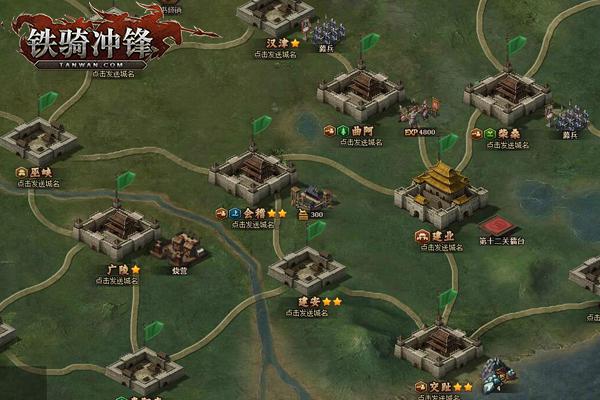Click the 募兵 soldiers beside 柴桑
The image size is (600, 400).
(572, 120)
